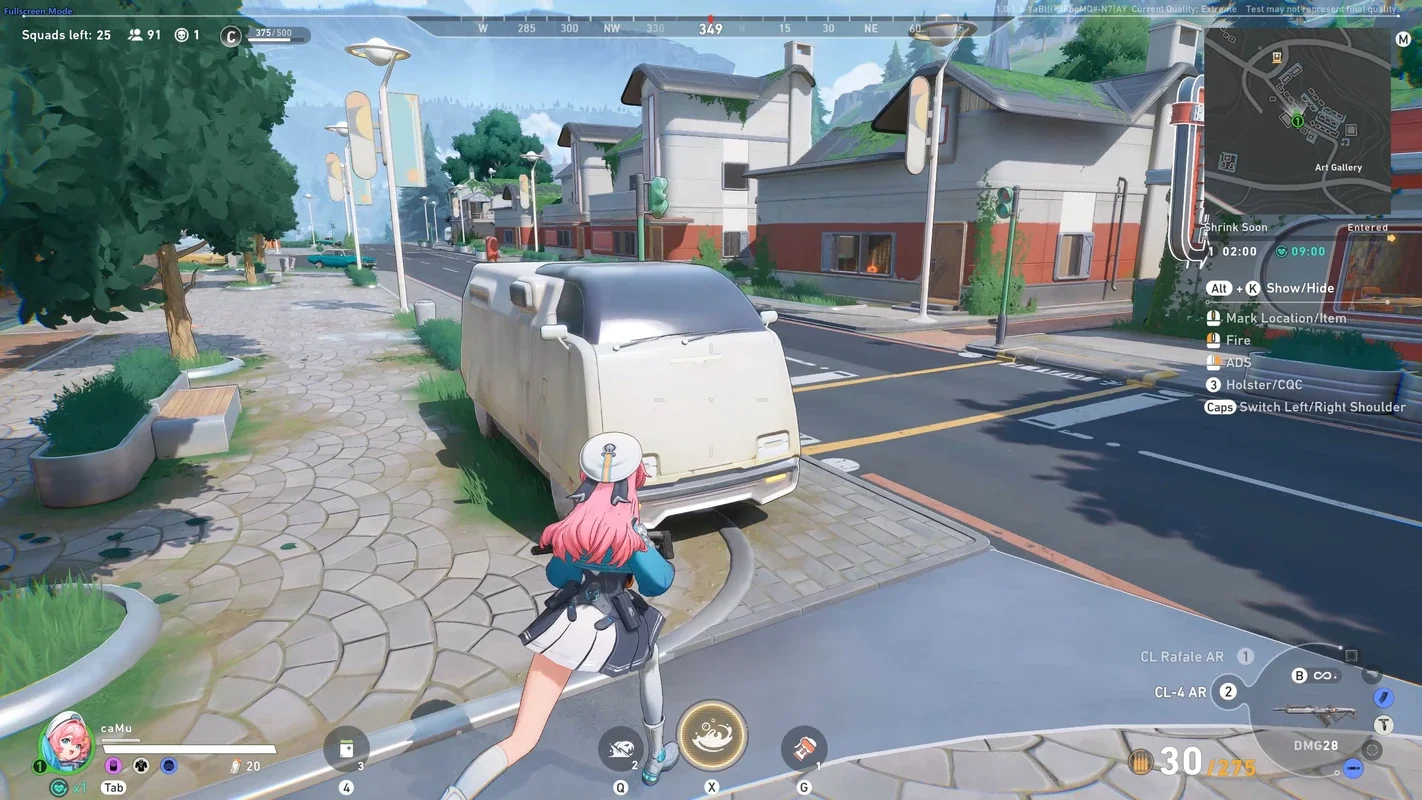Click the foregrip attachment icon
The height and width of the screenshot is (800, 1422).
coord(1384,725)
